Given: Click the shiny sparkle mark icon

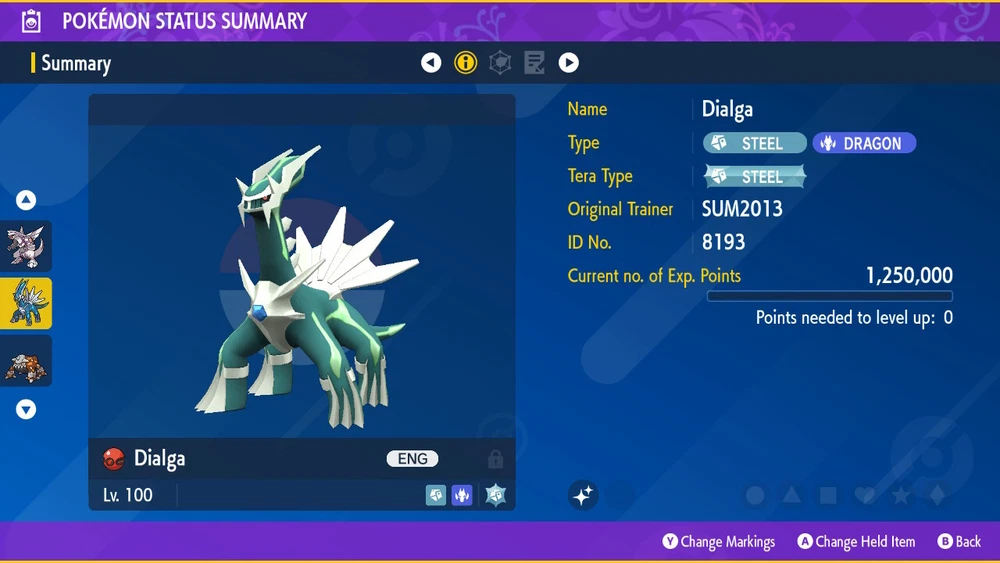Looking at the screenshot, I should click(x=584, y=495).
